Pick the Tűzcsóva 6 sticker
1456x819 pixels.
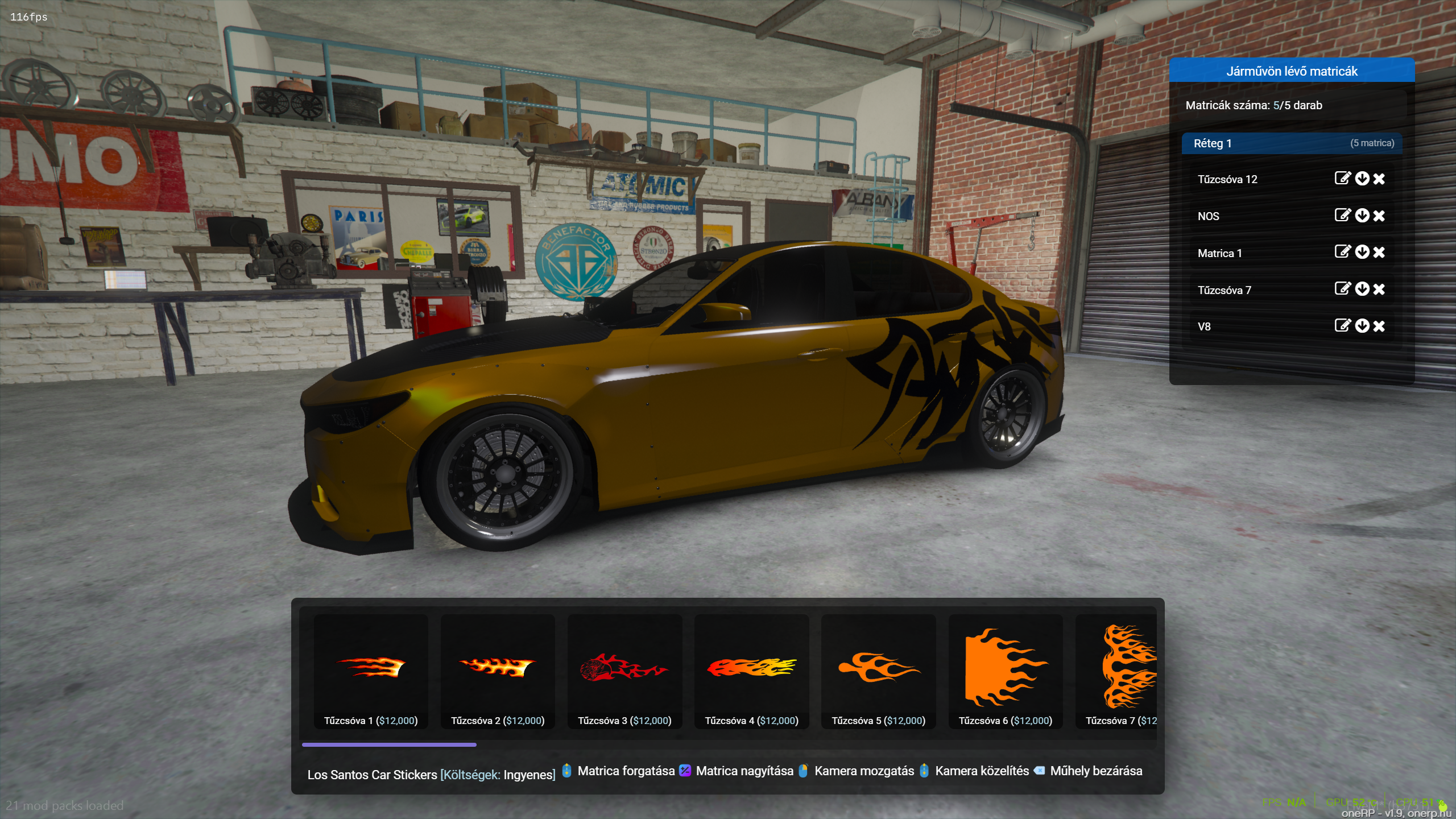click(x=1005, y=670)
